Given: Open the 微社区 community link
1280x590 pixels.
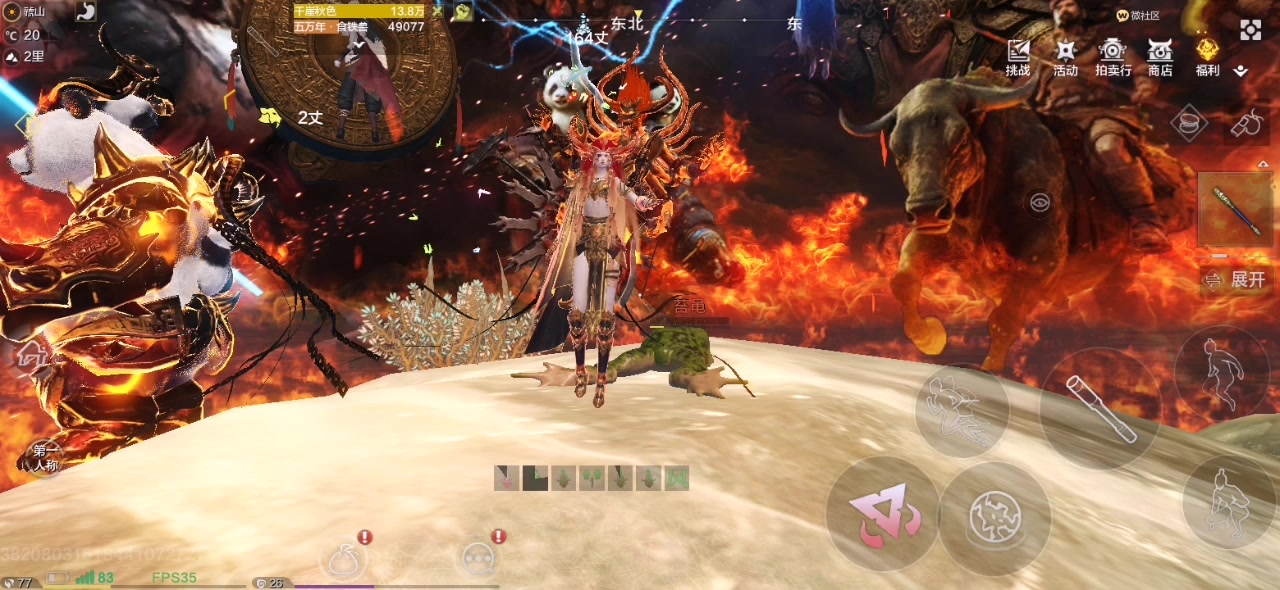Looking at the screenshot, I should coord(1138,16).
